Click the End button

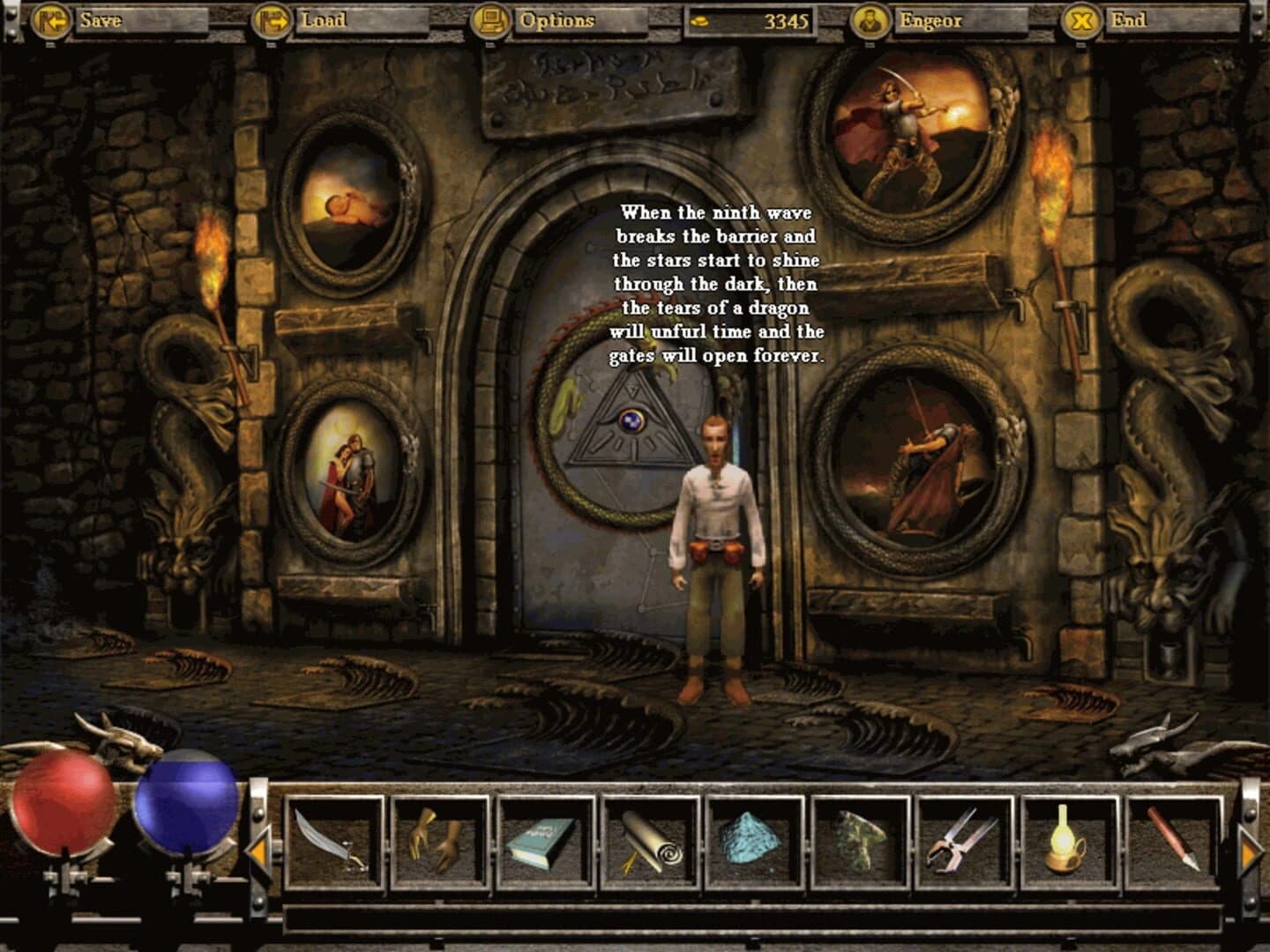click(1129, 19)
